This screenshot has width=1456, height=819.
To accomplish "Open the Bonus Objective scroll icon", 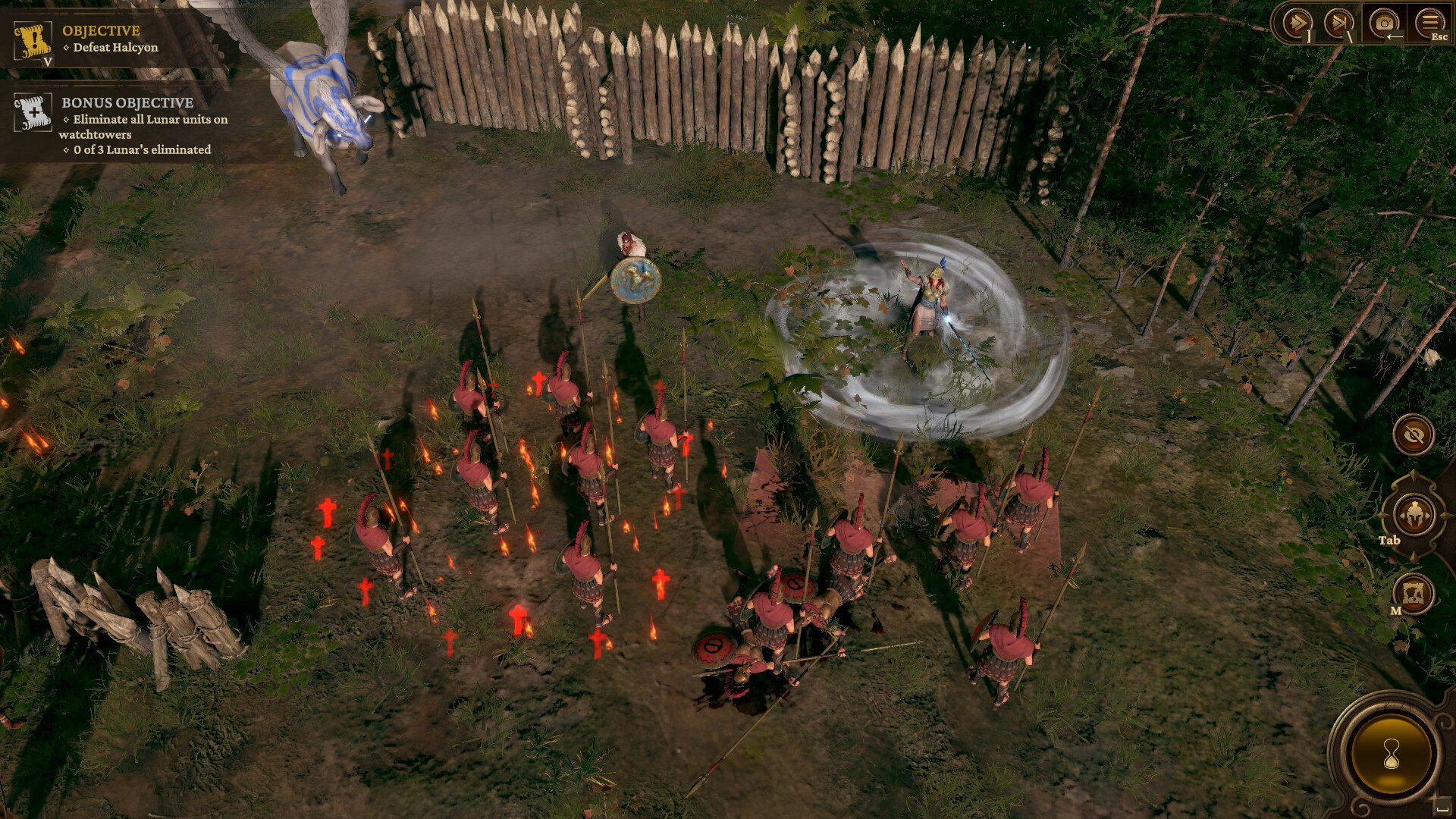I will point(33,112).
